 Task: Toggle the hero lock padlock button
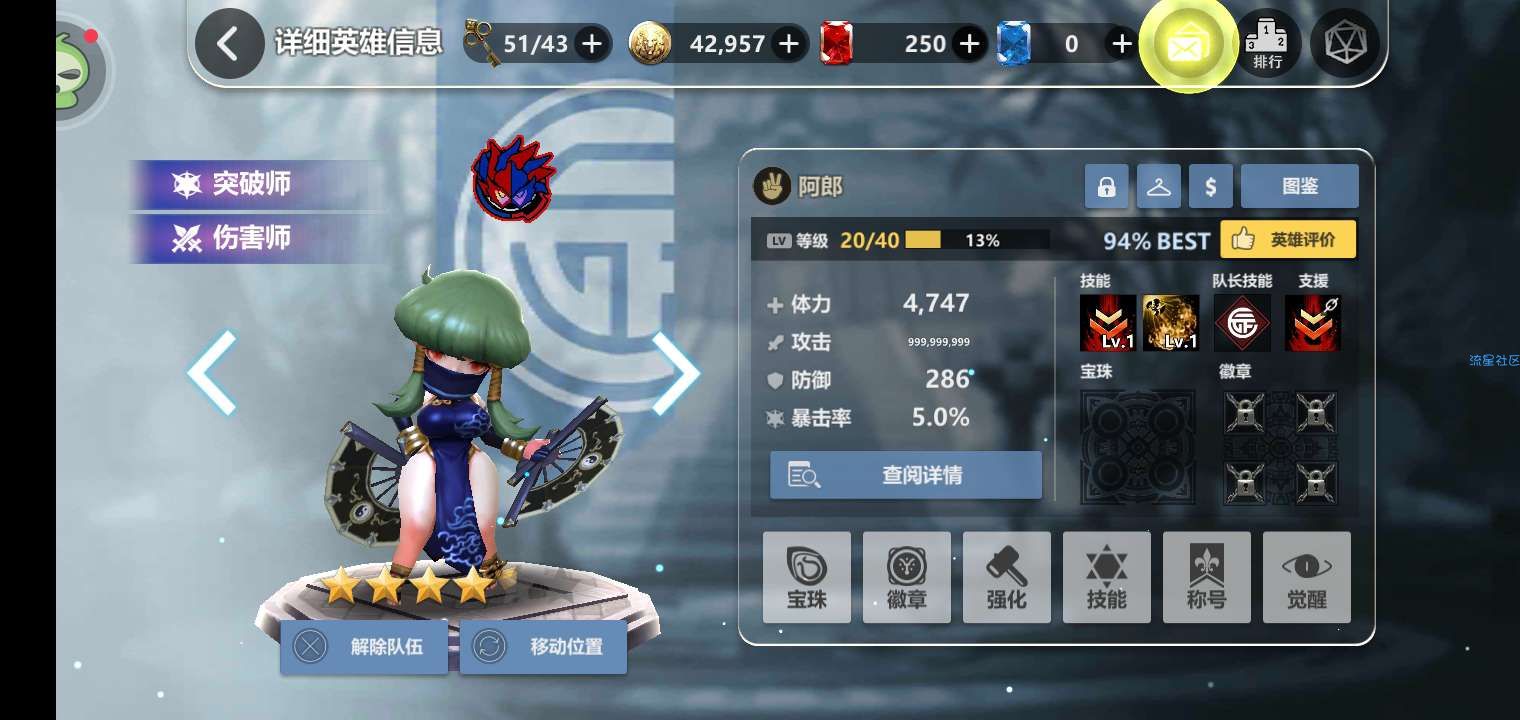[x=1106, y=187]
